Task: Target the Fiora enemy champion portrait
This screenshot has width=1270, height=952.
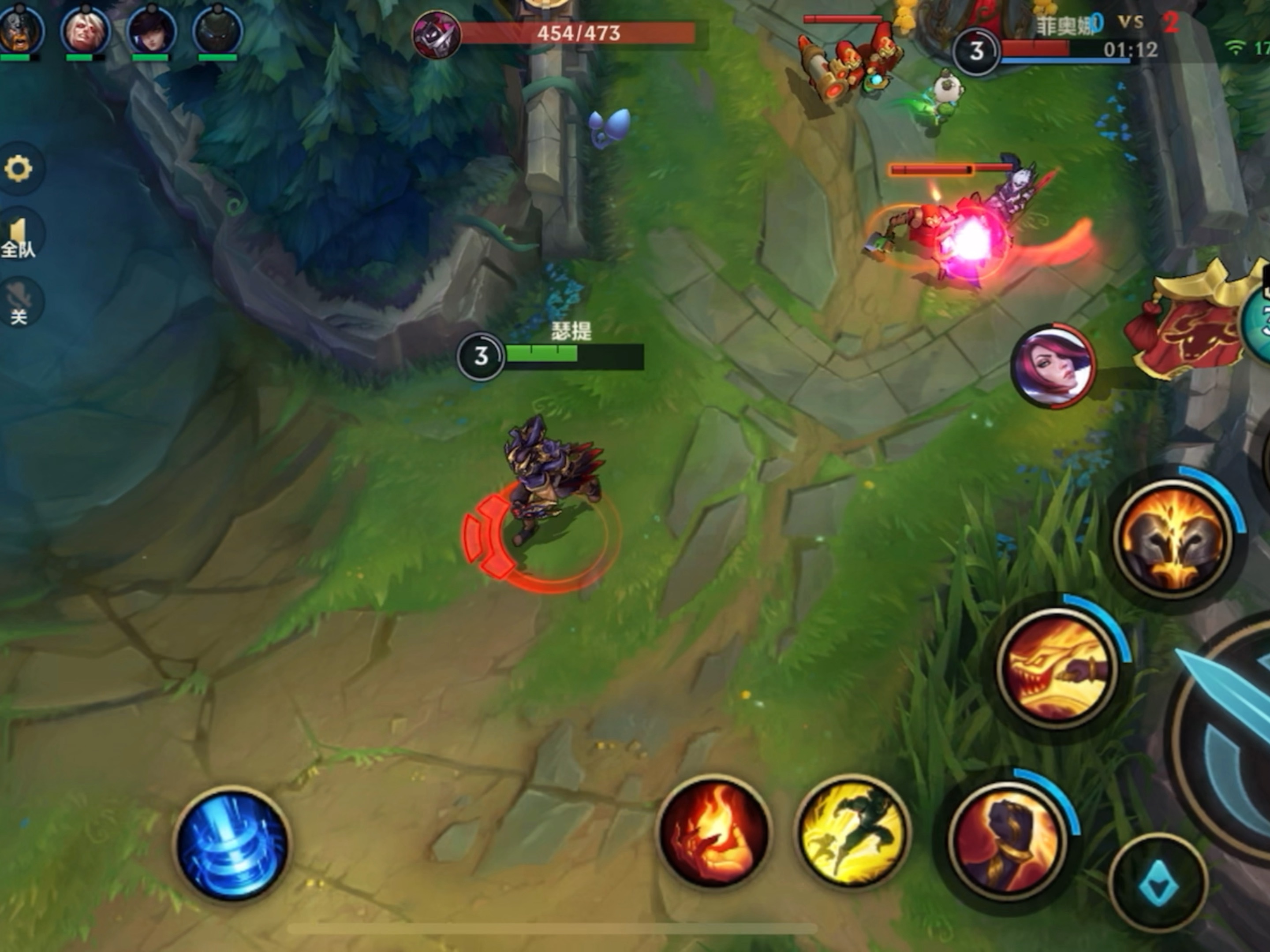Action: (x=1053, y=367)
